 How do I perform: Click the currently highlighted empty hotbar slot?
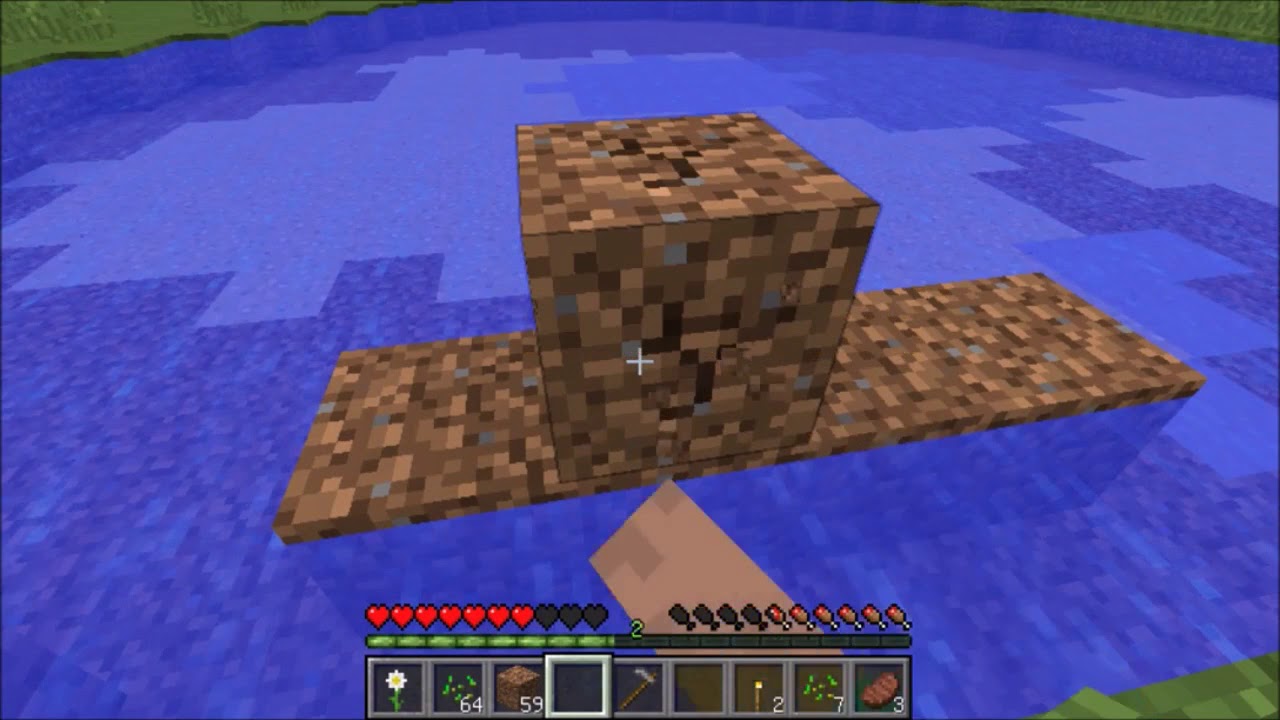coord(580,685)
